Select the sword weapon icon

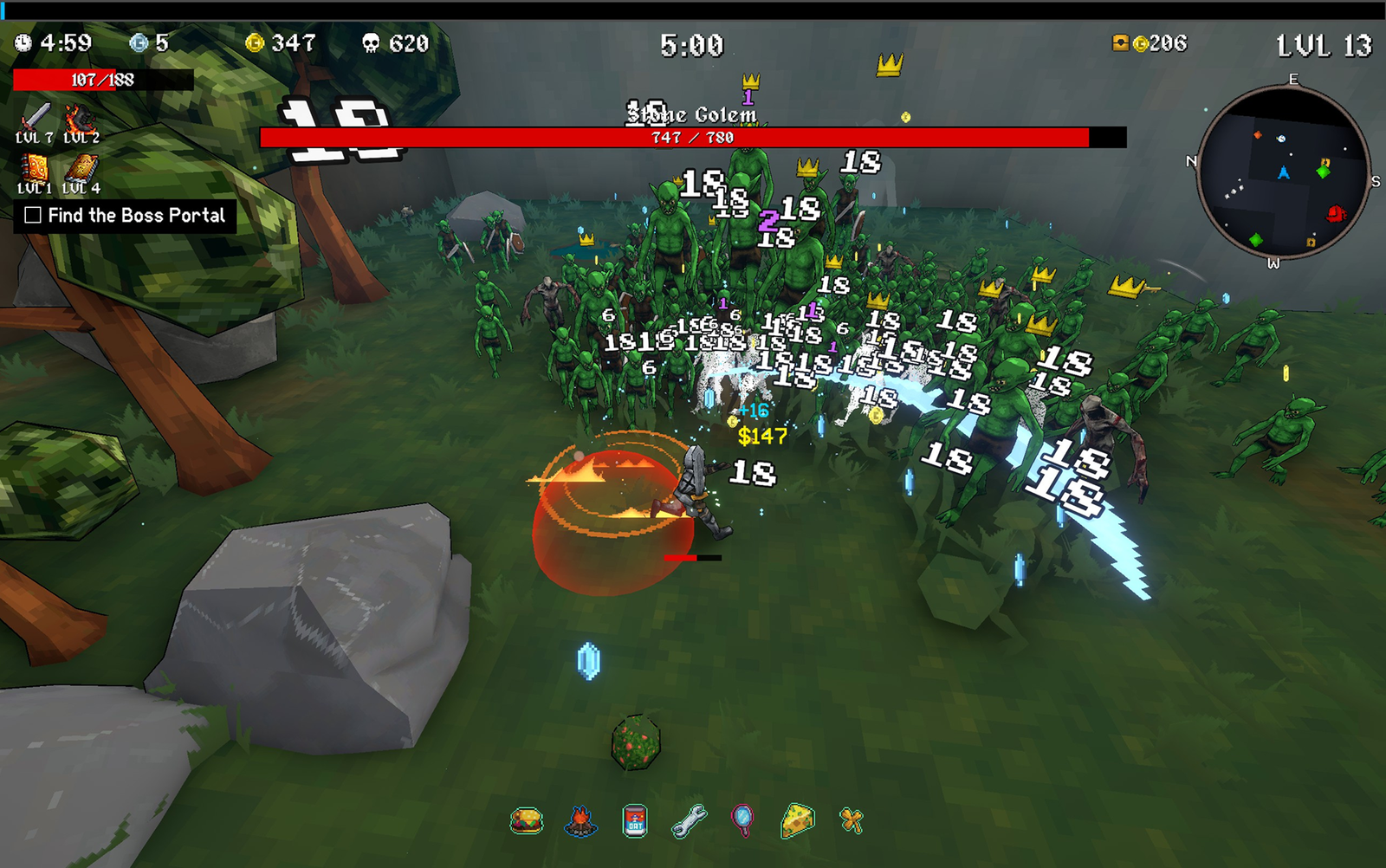click(x=36, y=117)
